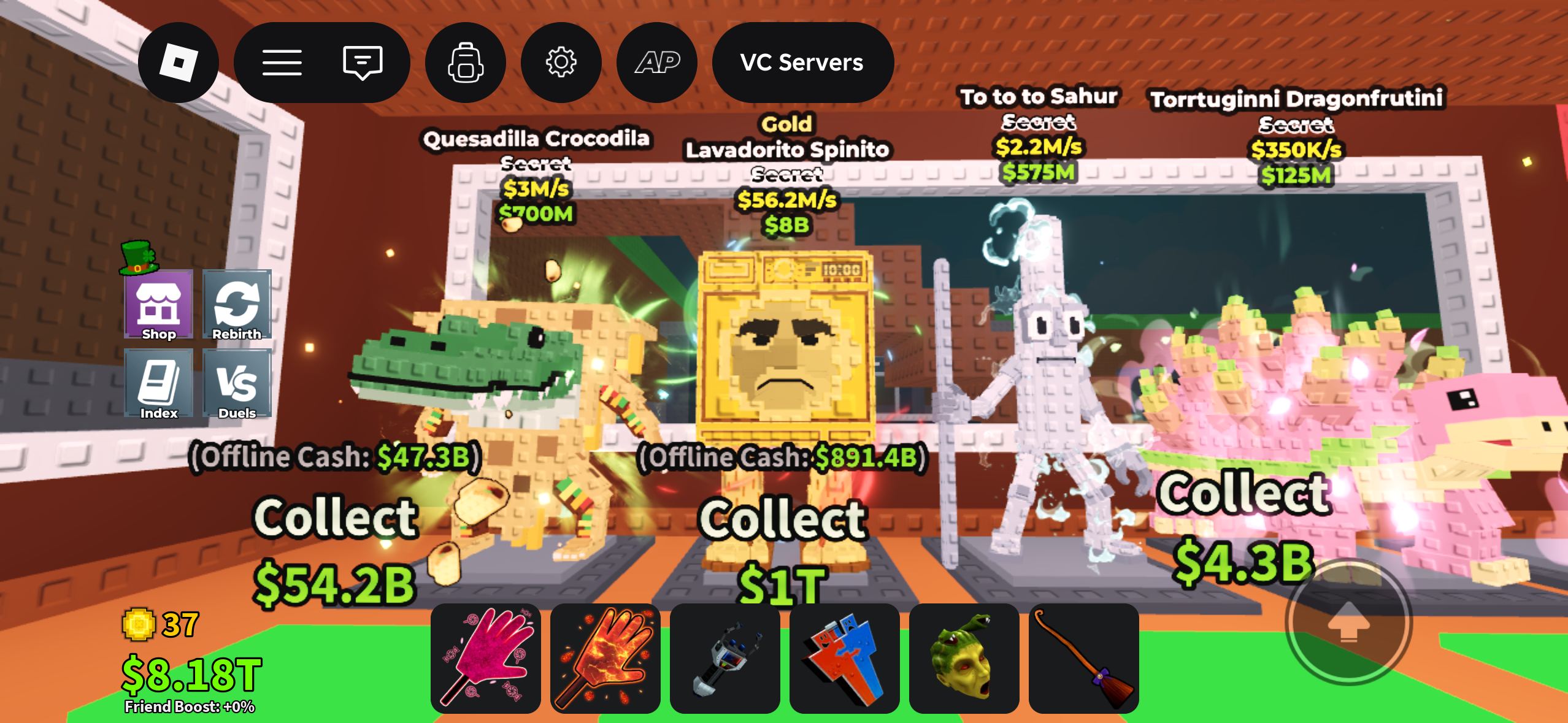Equip the lava slap hand
The image size is (1568, 723).
[605, 658]
